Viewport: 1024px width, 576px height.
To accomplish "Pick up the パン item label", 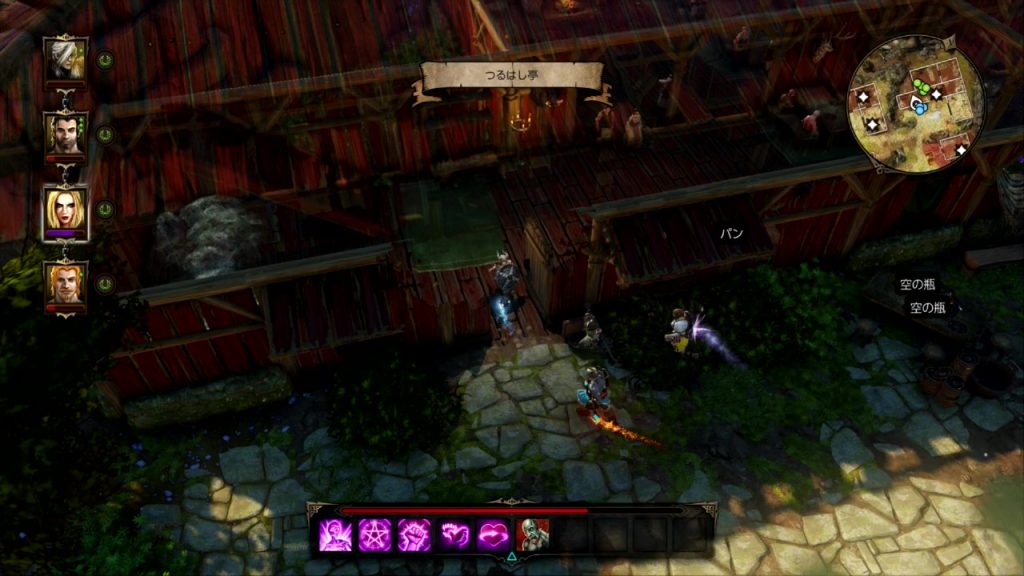I will pos(734,233).
